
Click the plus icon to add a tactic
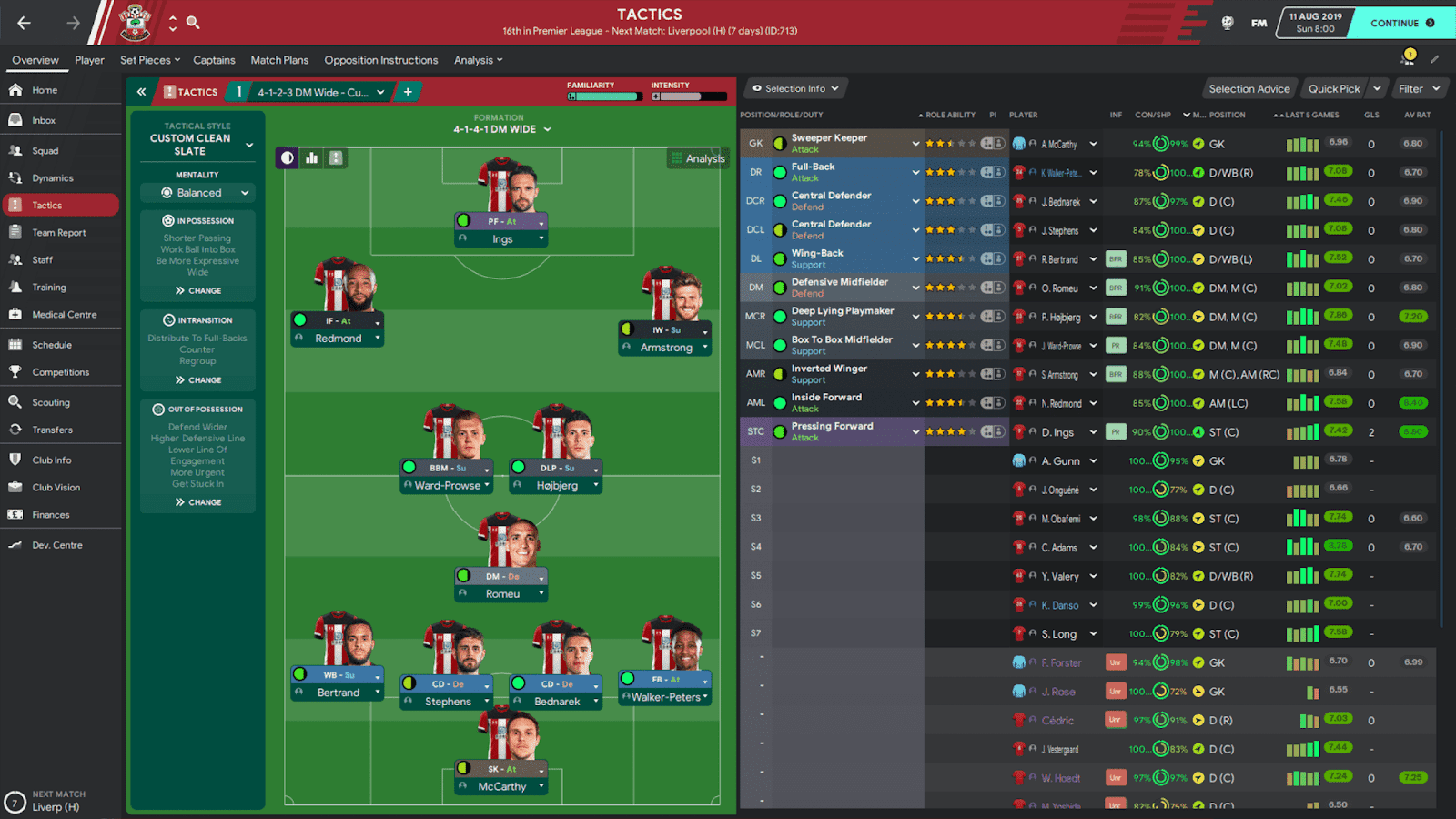(407, 91)
